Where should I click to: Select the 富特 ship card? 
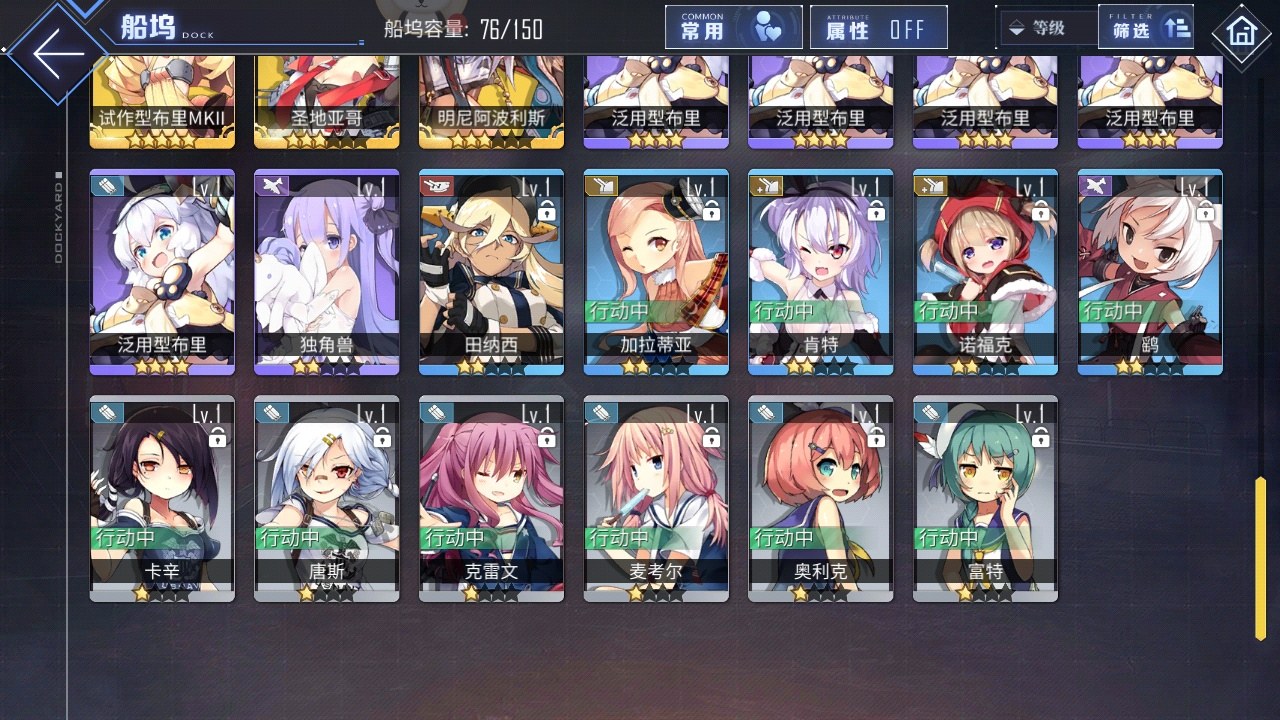click(x=985, y=498)
